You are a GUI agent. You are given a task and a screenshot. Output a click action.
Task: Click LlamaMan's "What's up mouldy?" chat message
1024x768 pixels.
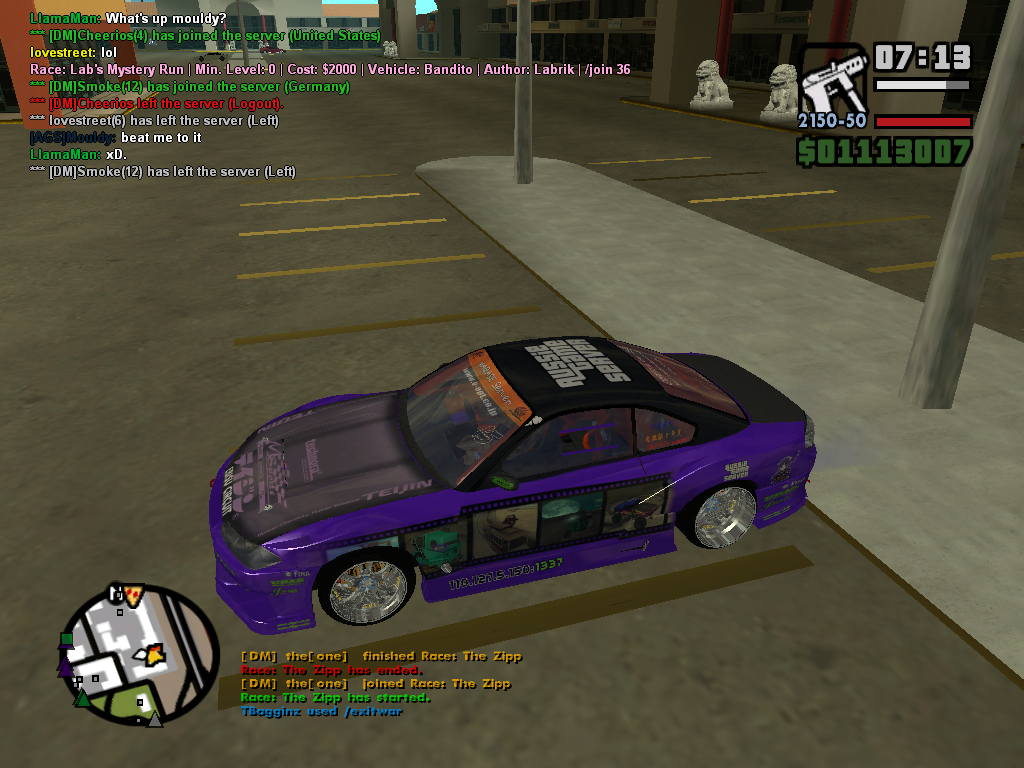128,18
